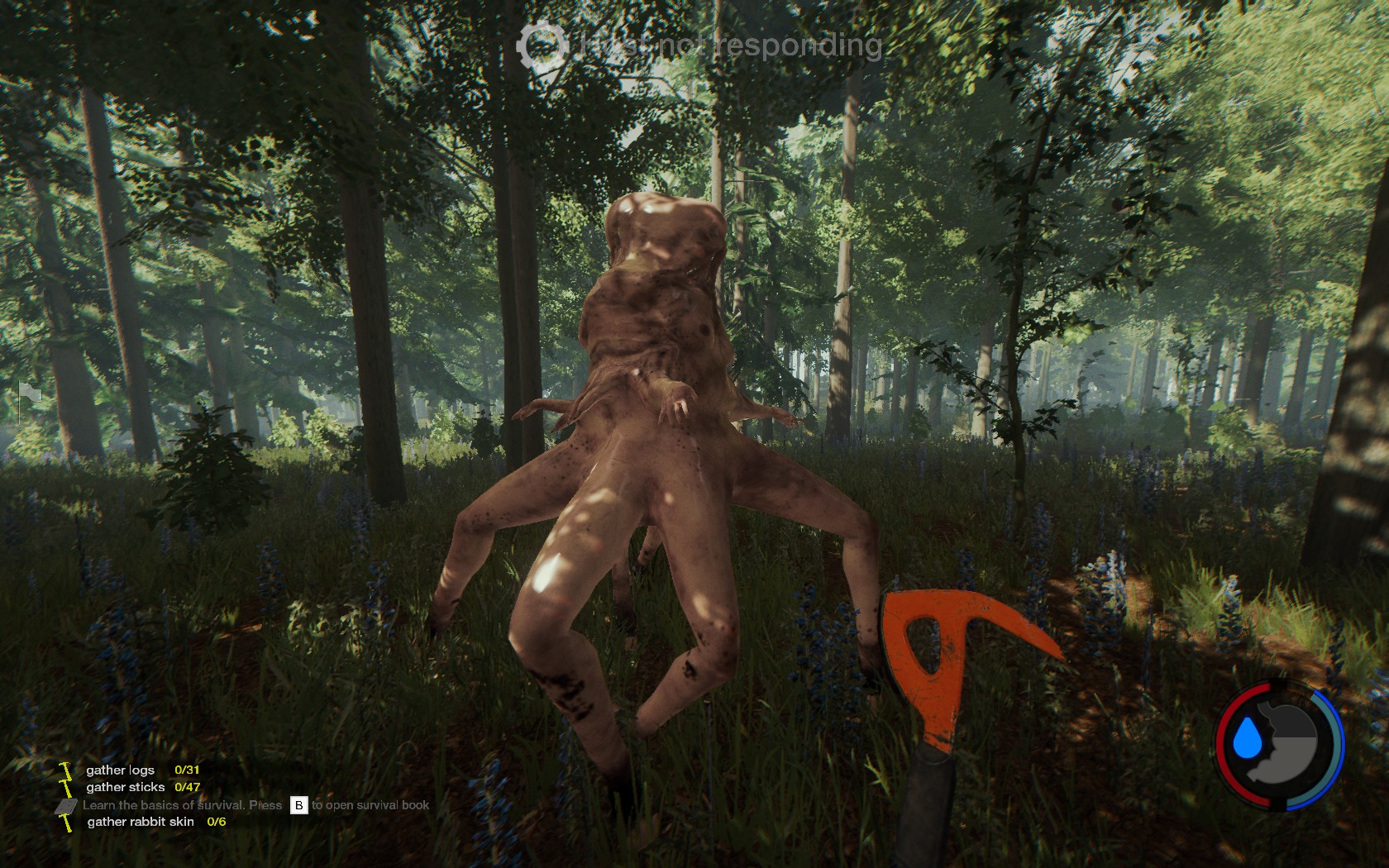Click the grey stomach hunger icon
This screenshot has height=868, width=1389.
click(x=1290, y=744)
